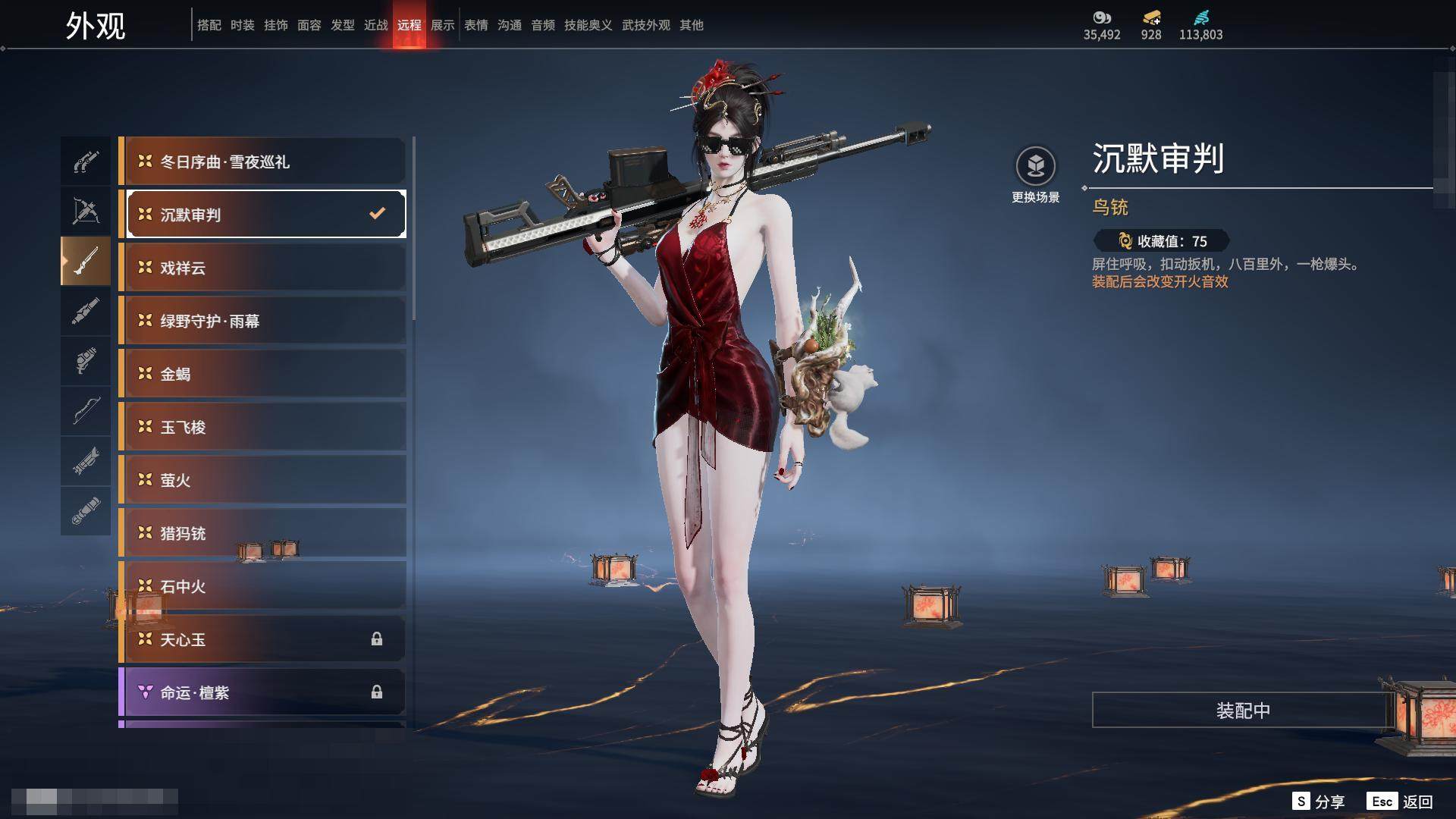The image size is (1456, 819).
Task: Open the 挂饰 tab
Action: click(x=276, y=25)
